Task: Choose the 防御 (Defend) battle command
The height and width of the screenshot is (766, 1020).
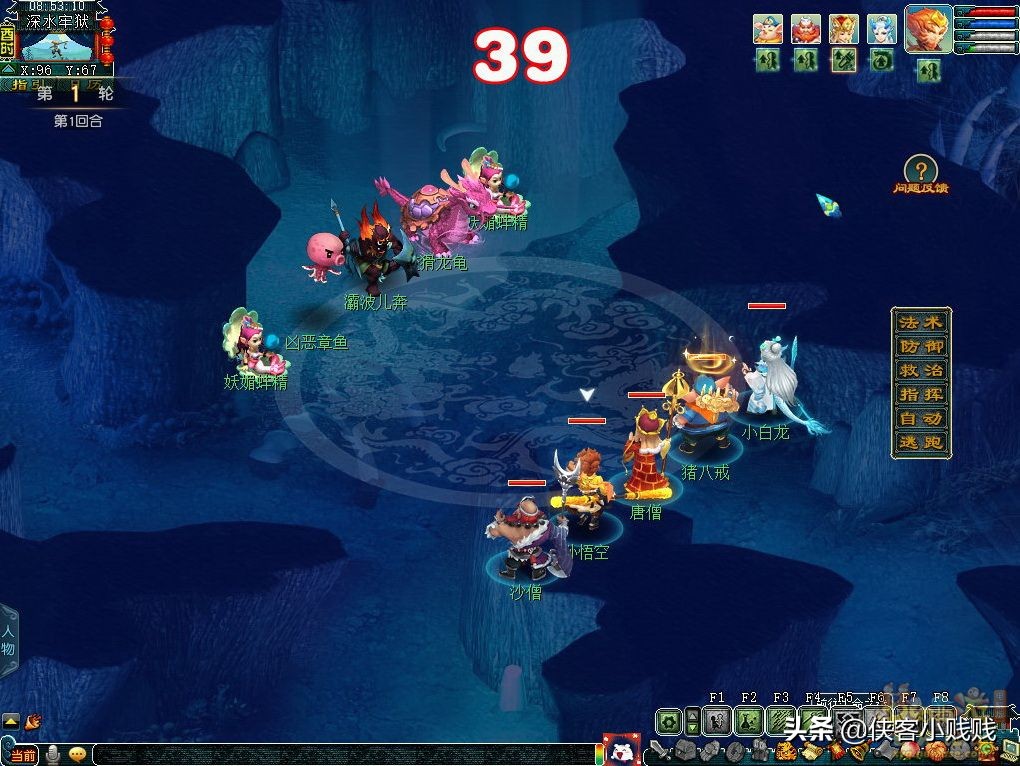Action: (921, 346)
